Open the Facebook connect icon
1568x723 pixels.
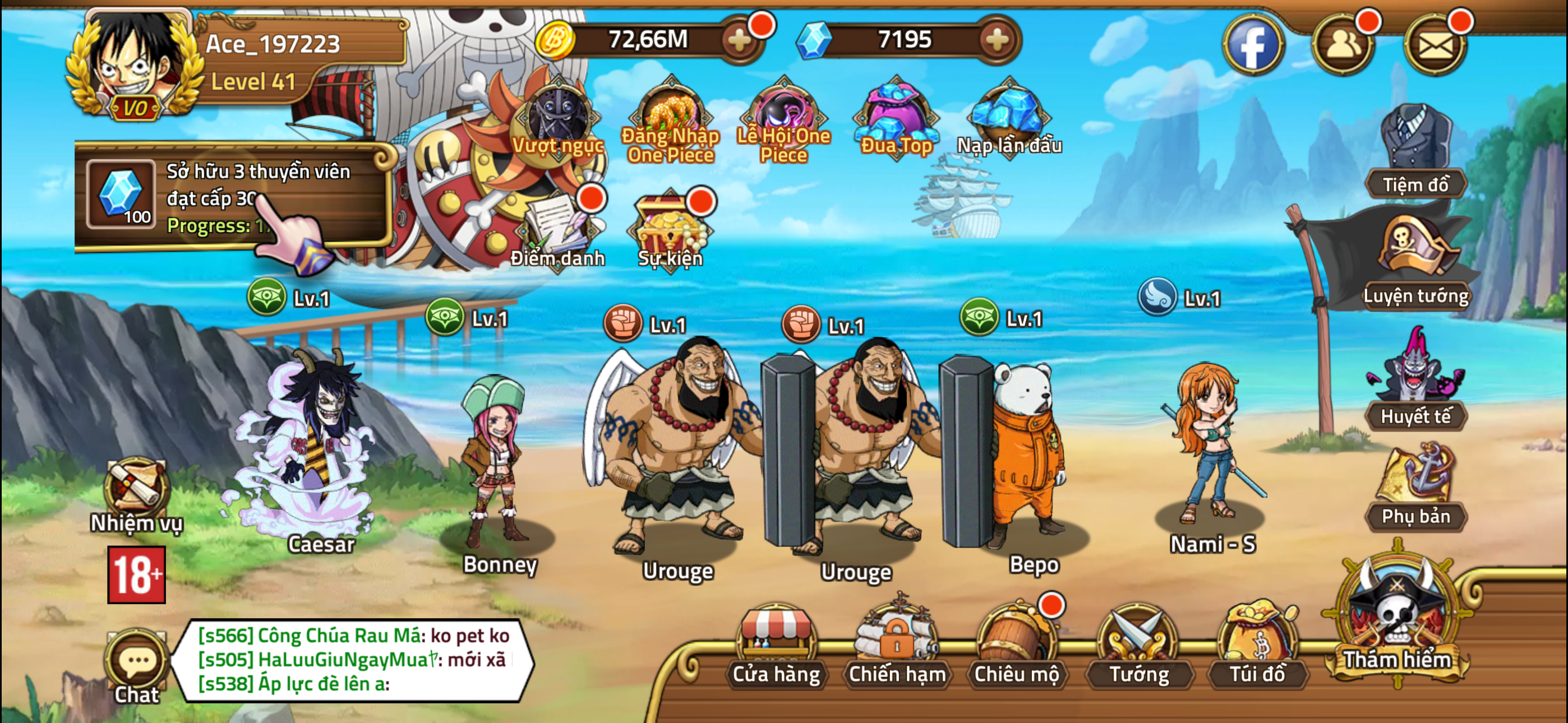tap(1254, 43)
